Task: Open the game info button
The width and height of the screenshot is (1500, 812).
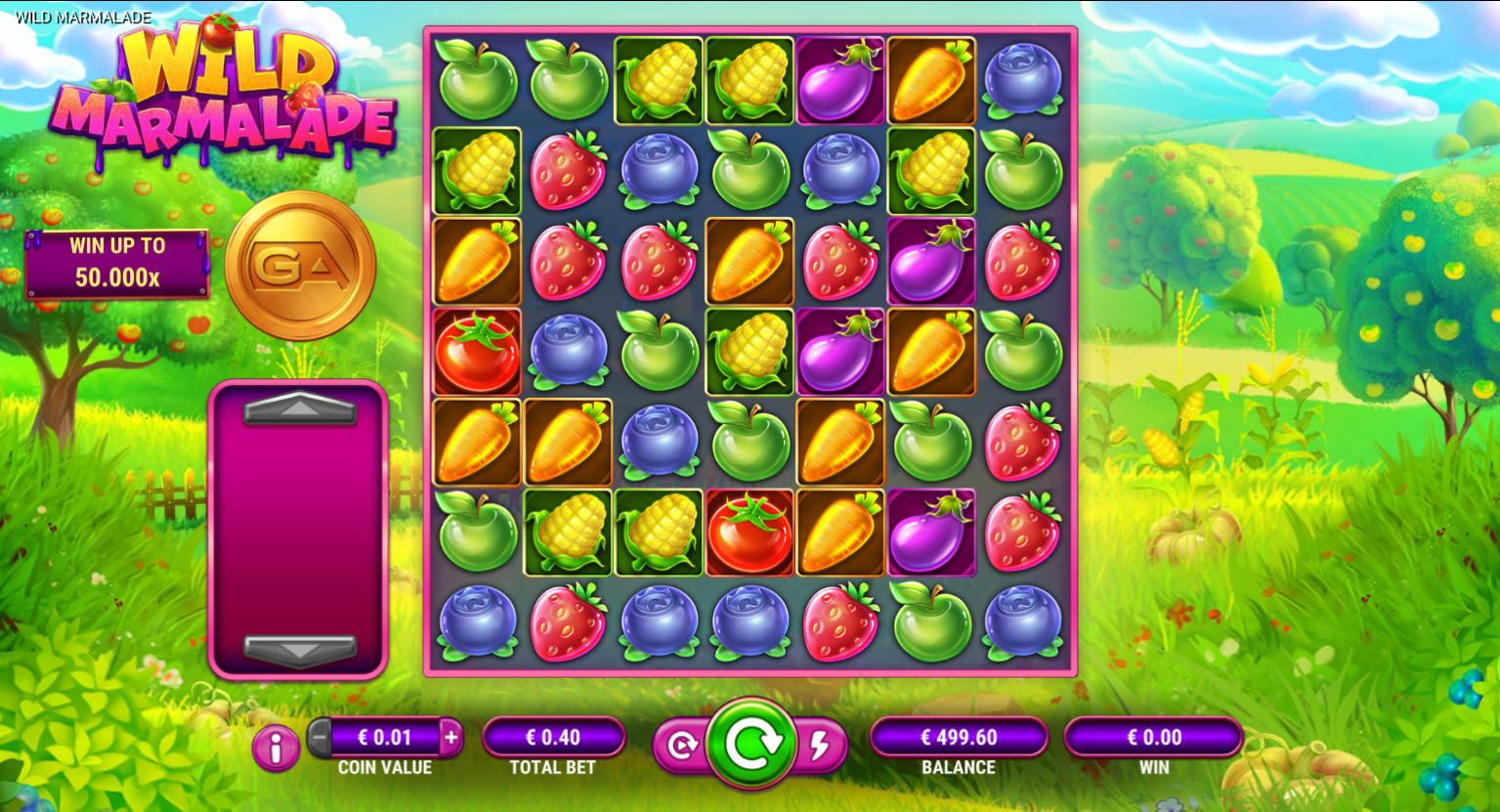Action: [276, 748]
